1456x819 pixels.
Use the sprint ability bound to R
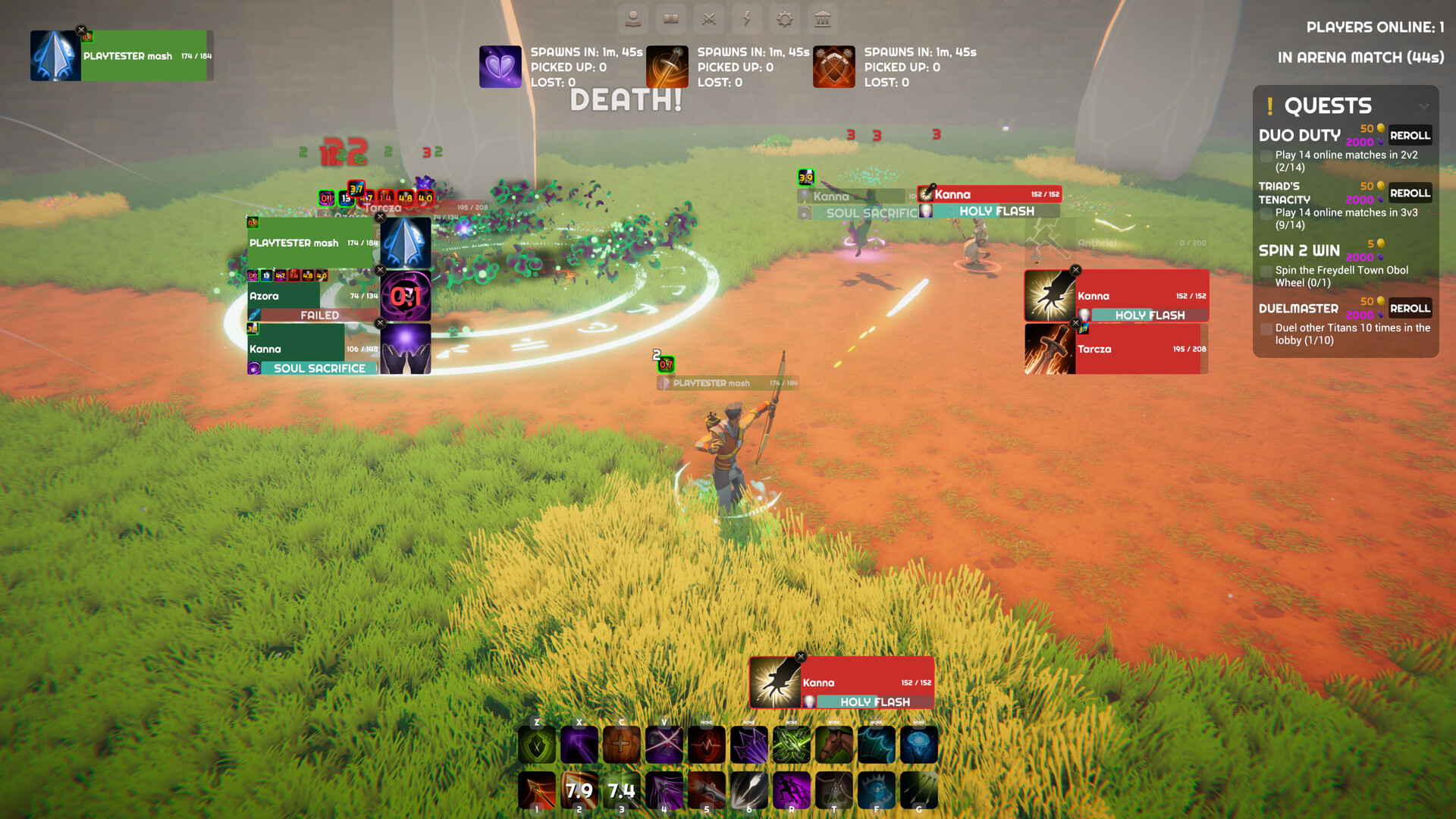(792, 790)
